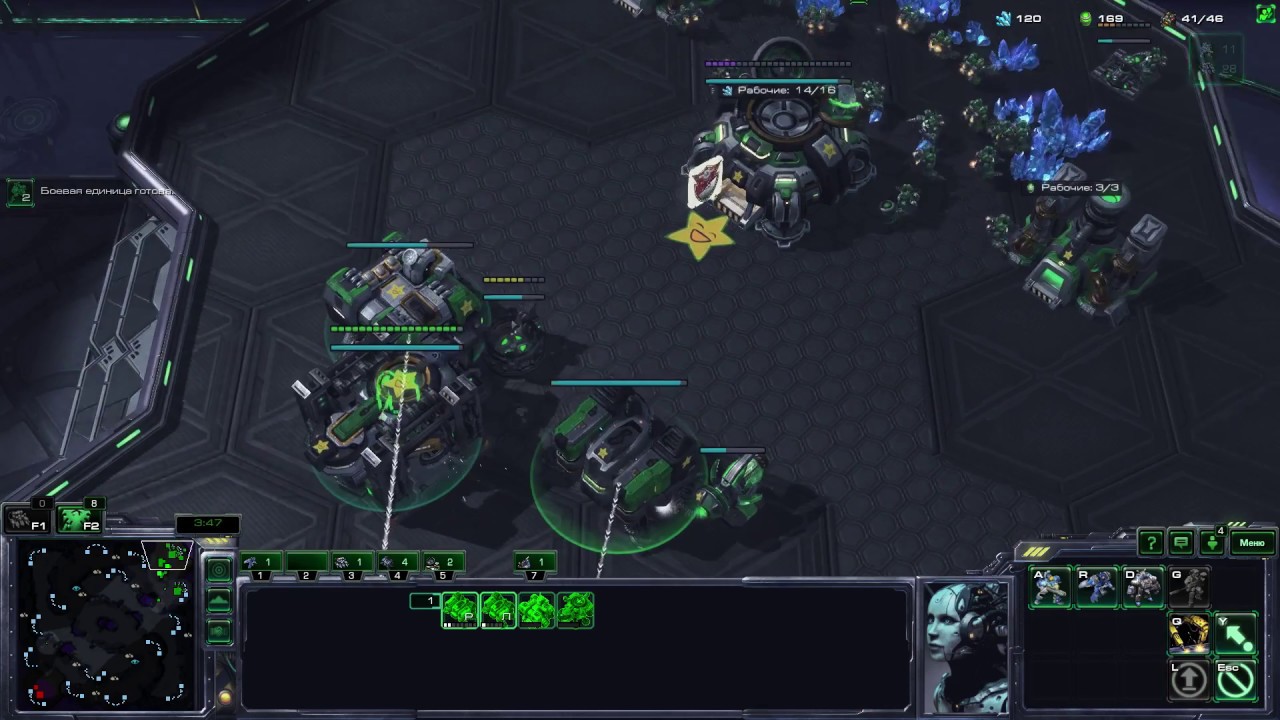This screenshot has height=720, width=1280.
Task: Open the Меню button
Action: tap(1252, 543)
